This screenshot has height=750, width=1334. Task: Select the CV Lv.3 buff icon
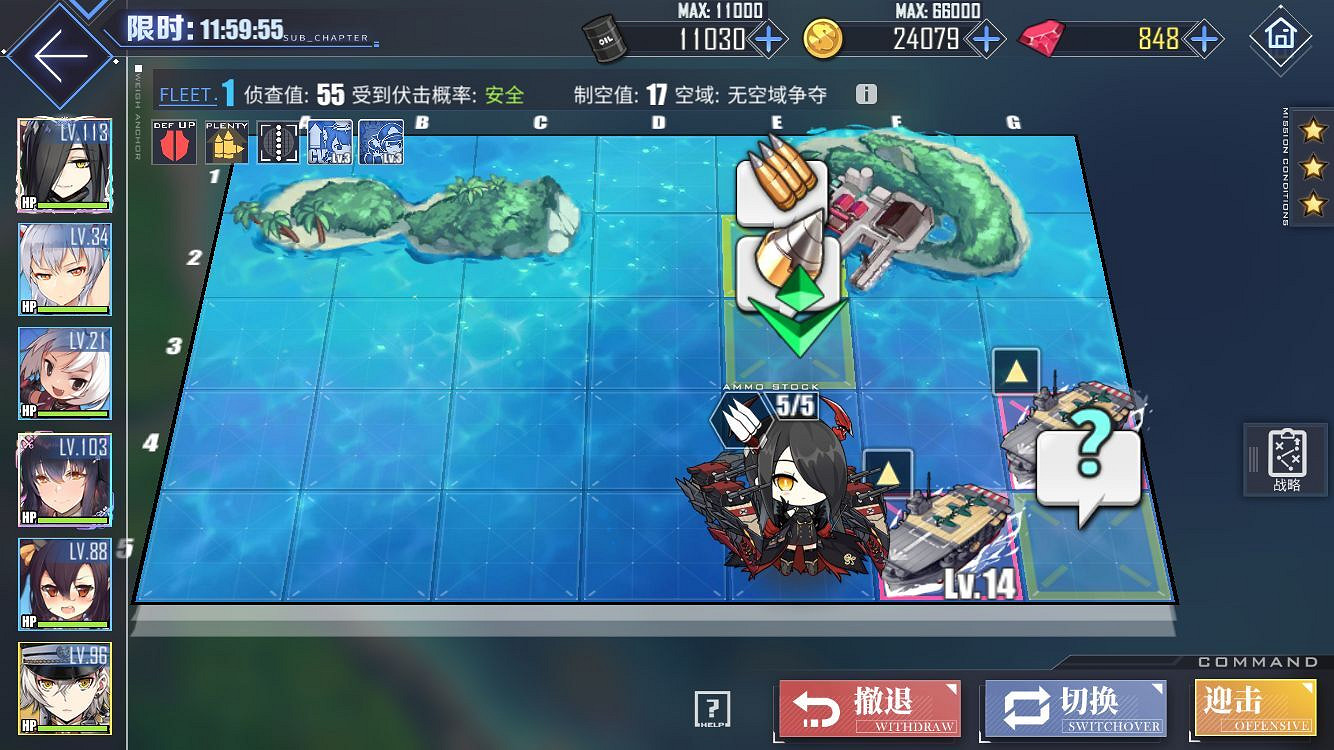328,143
